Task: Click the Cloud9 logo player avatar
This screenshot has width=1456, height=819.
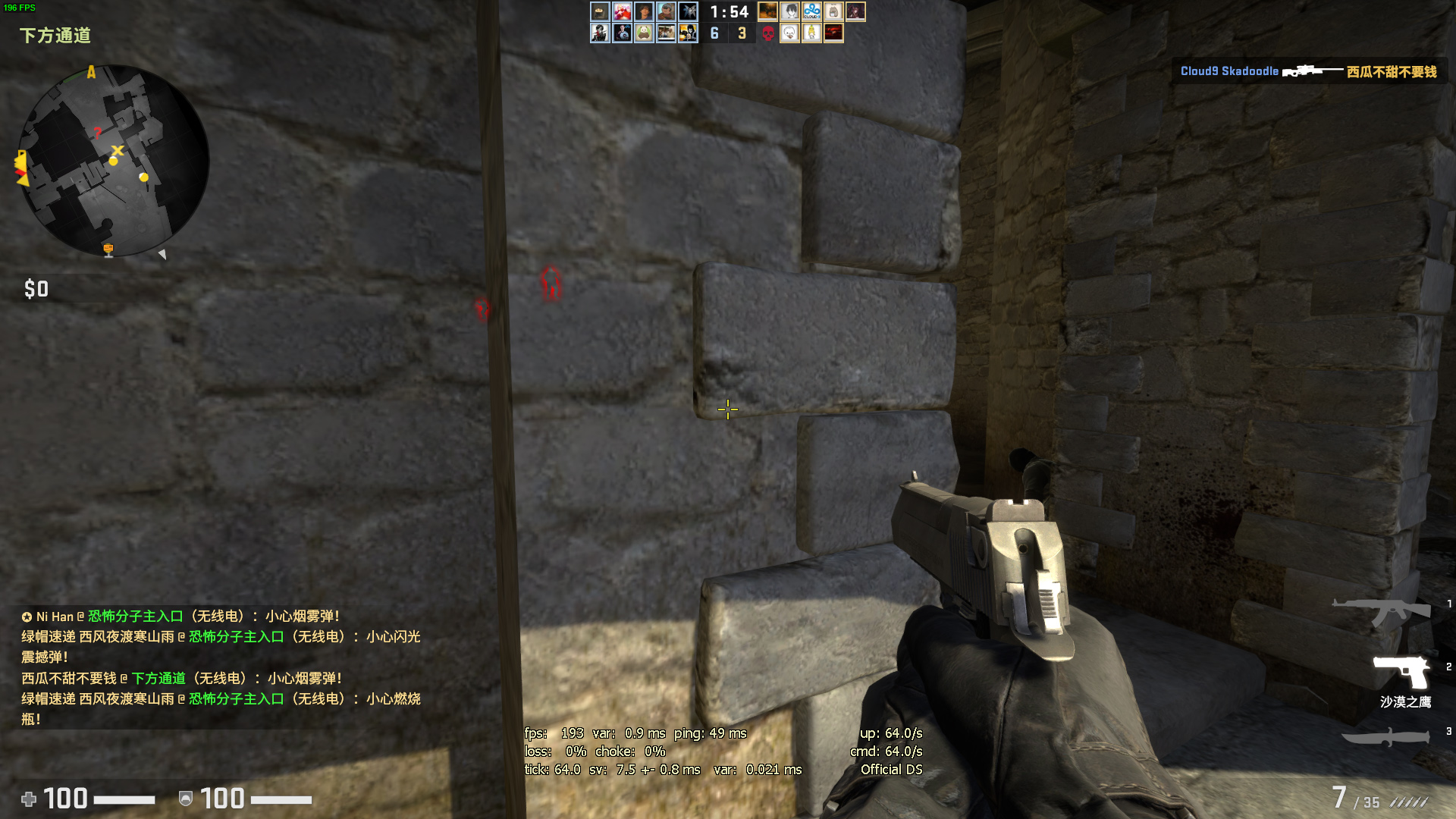Action: click(811, 11)
